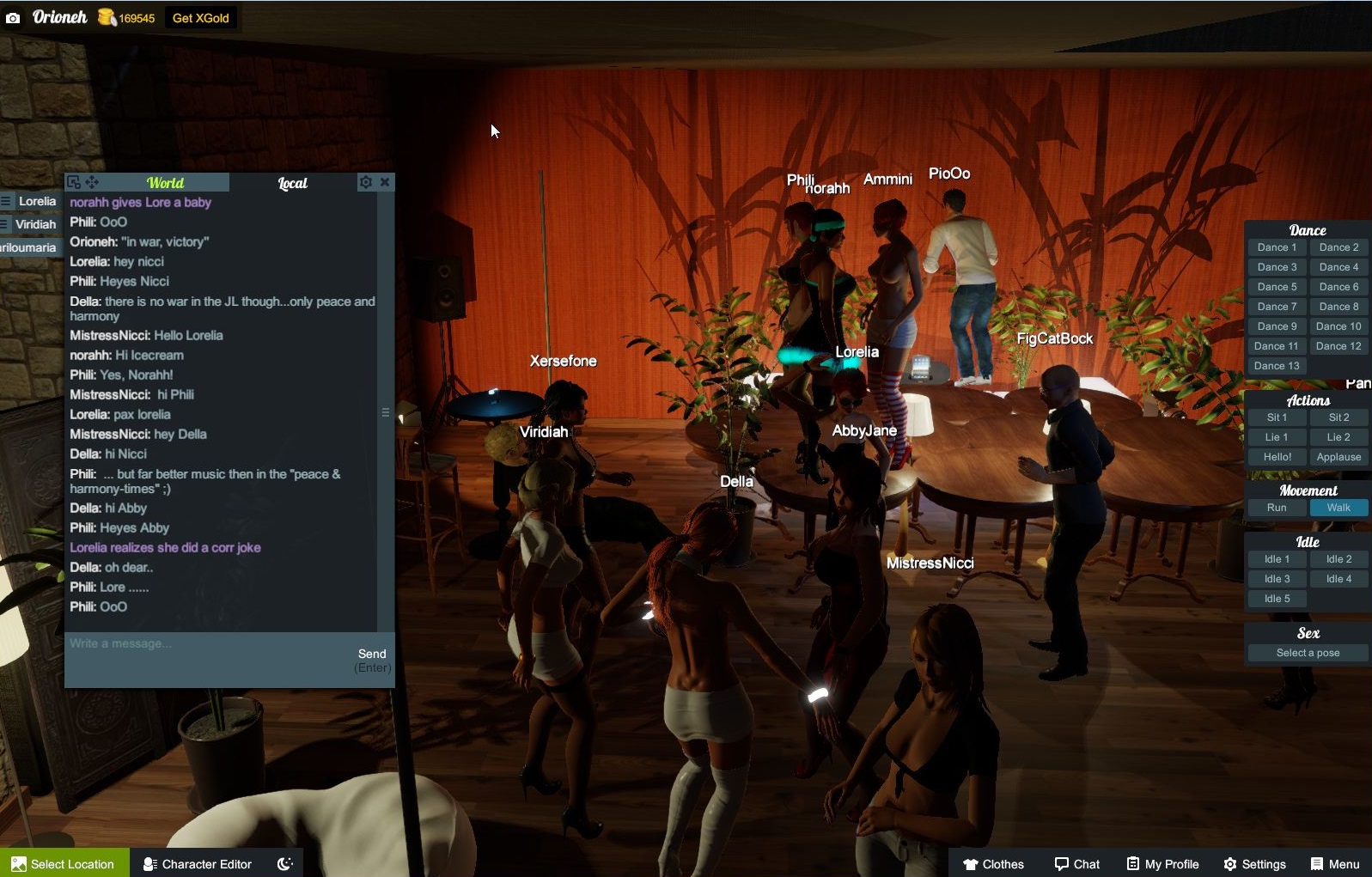Switch to the World chat tab

(x=165, y=183)
